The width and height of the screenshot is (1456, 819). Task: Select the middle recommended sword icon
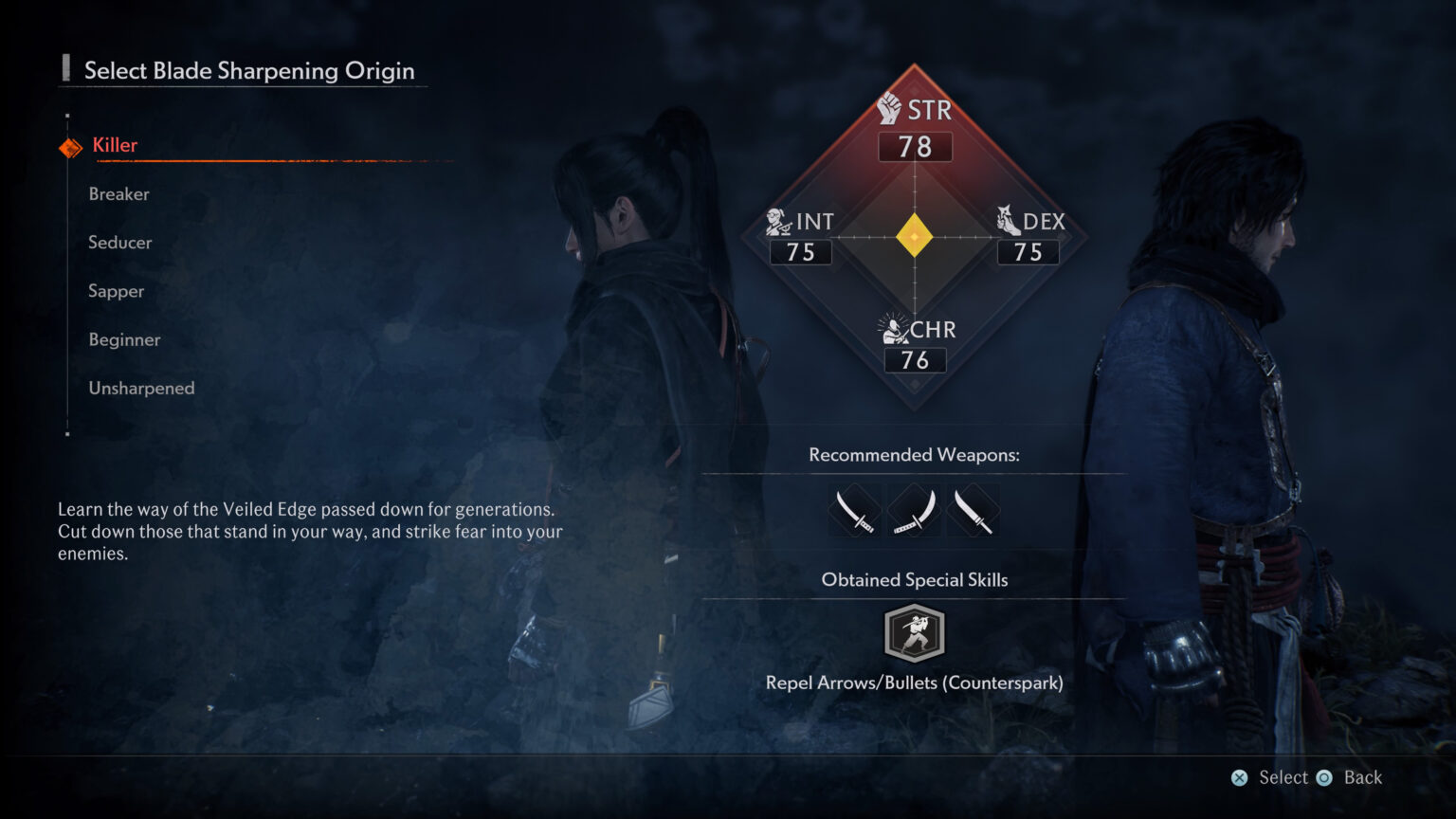(x=914, y=511)
